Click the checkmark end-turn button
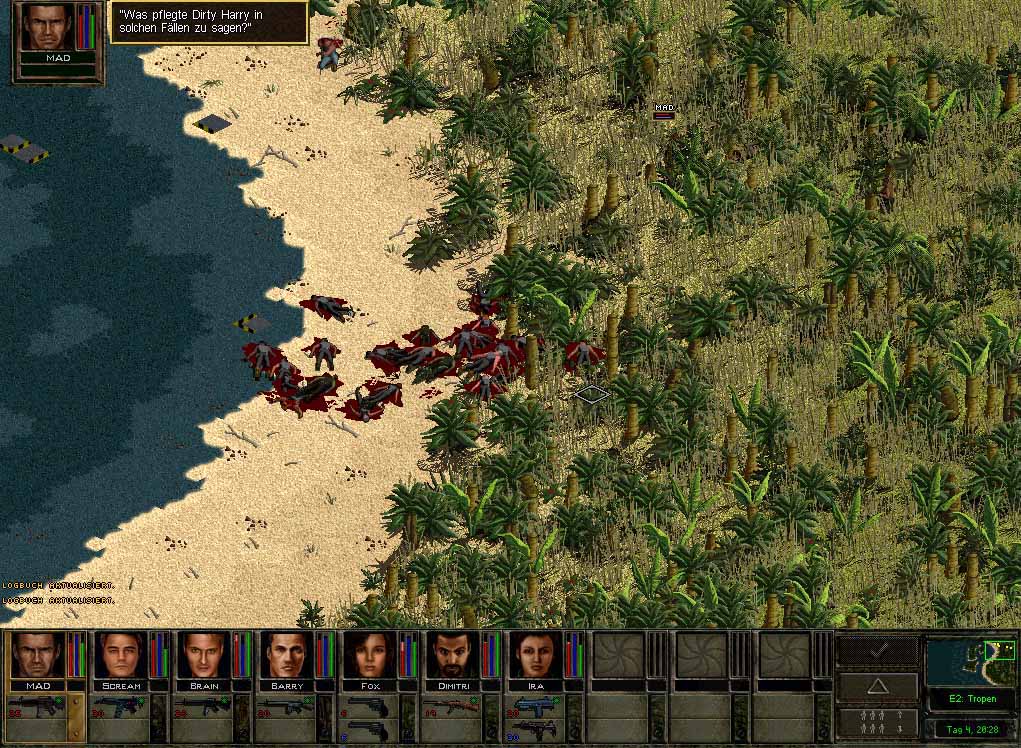The image size is (1021, 748). (x=877, y=651)
